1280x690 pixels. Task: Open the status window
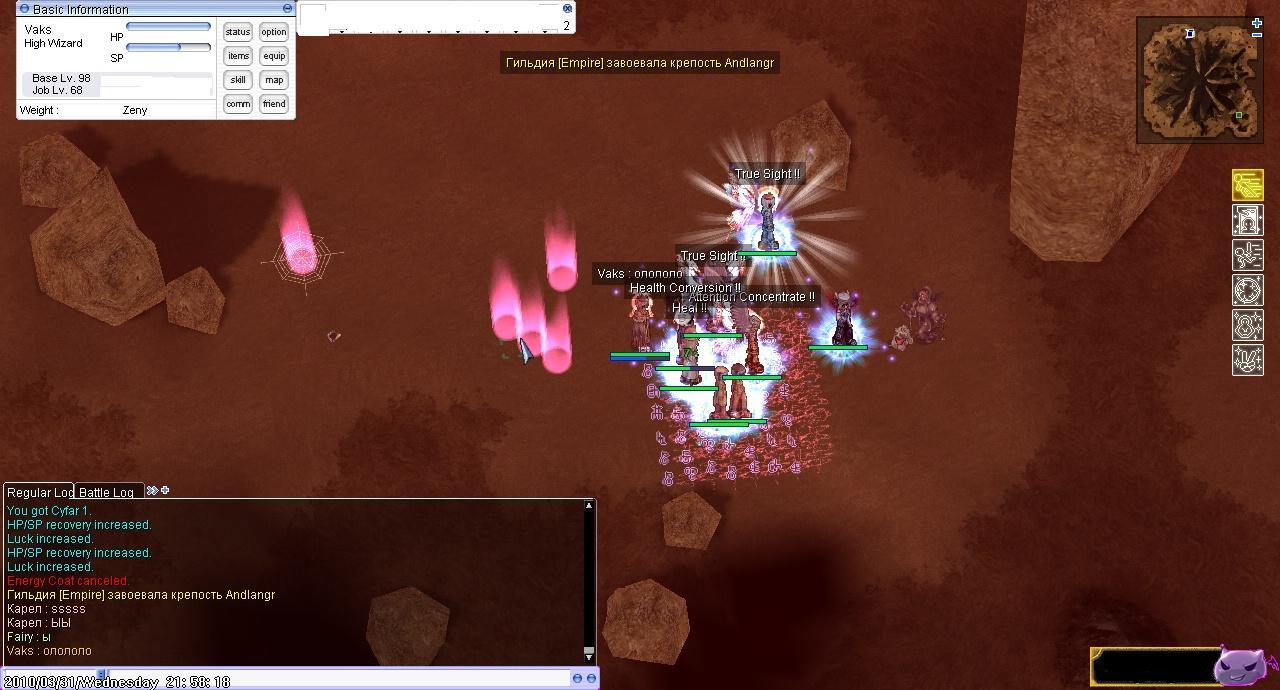pyautogui.click(x=238, y=32)
